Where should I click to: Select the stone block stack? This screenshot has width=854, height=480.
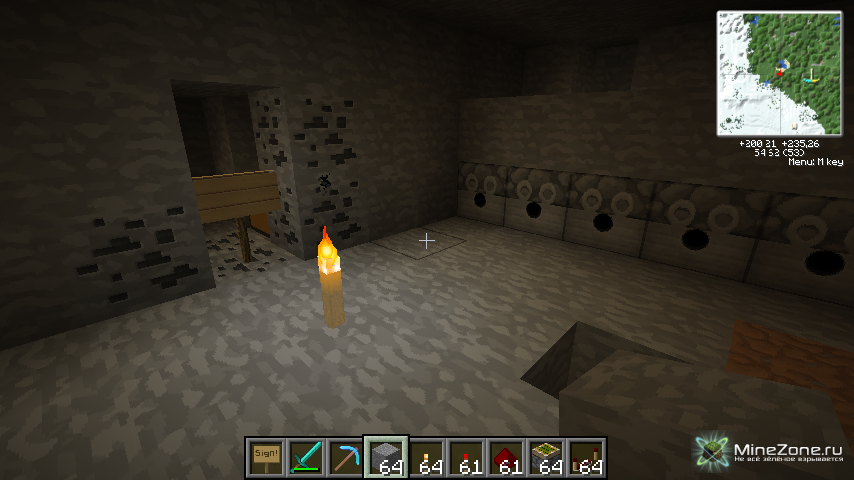(386, 457)
